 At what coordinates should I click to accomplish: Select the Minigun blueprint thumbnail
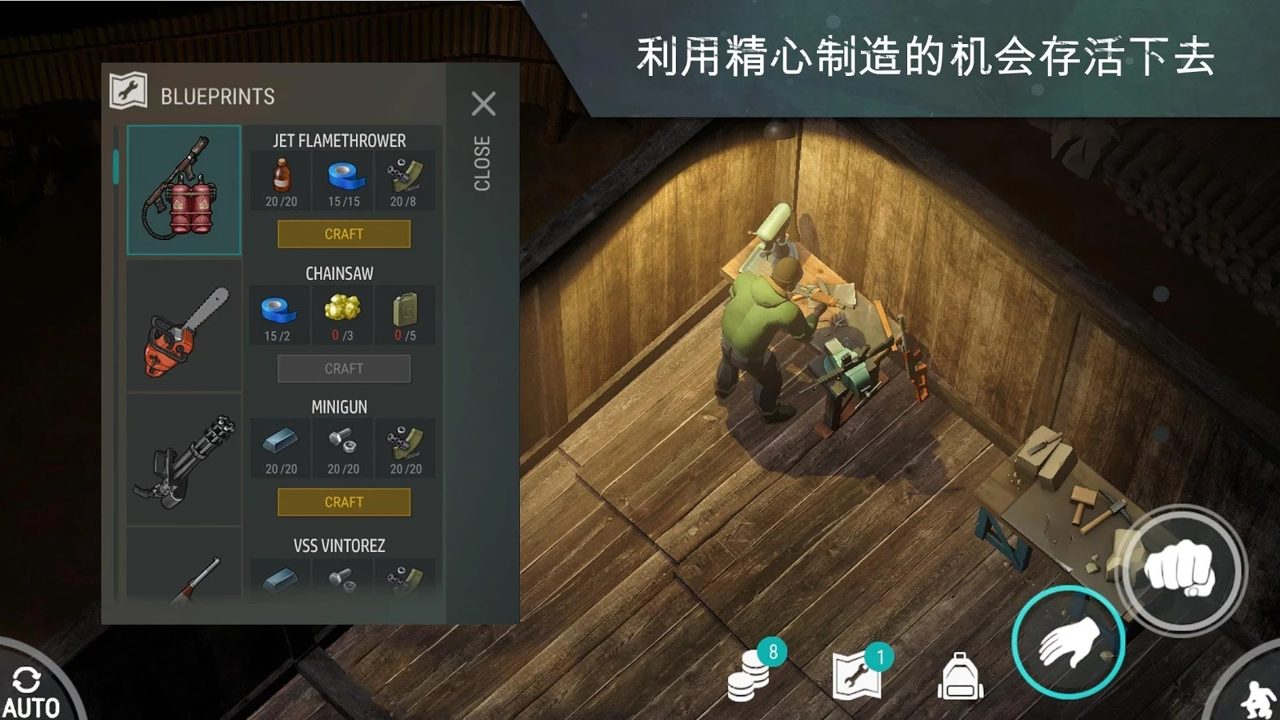(x=183, y=459)
